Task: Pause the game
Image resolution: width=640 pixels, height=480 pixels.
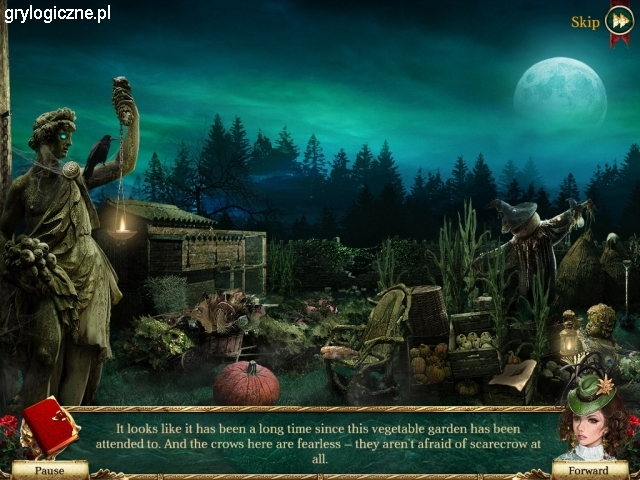Action: pyautogui.click(x=50, y=469)
